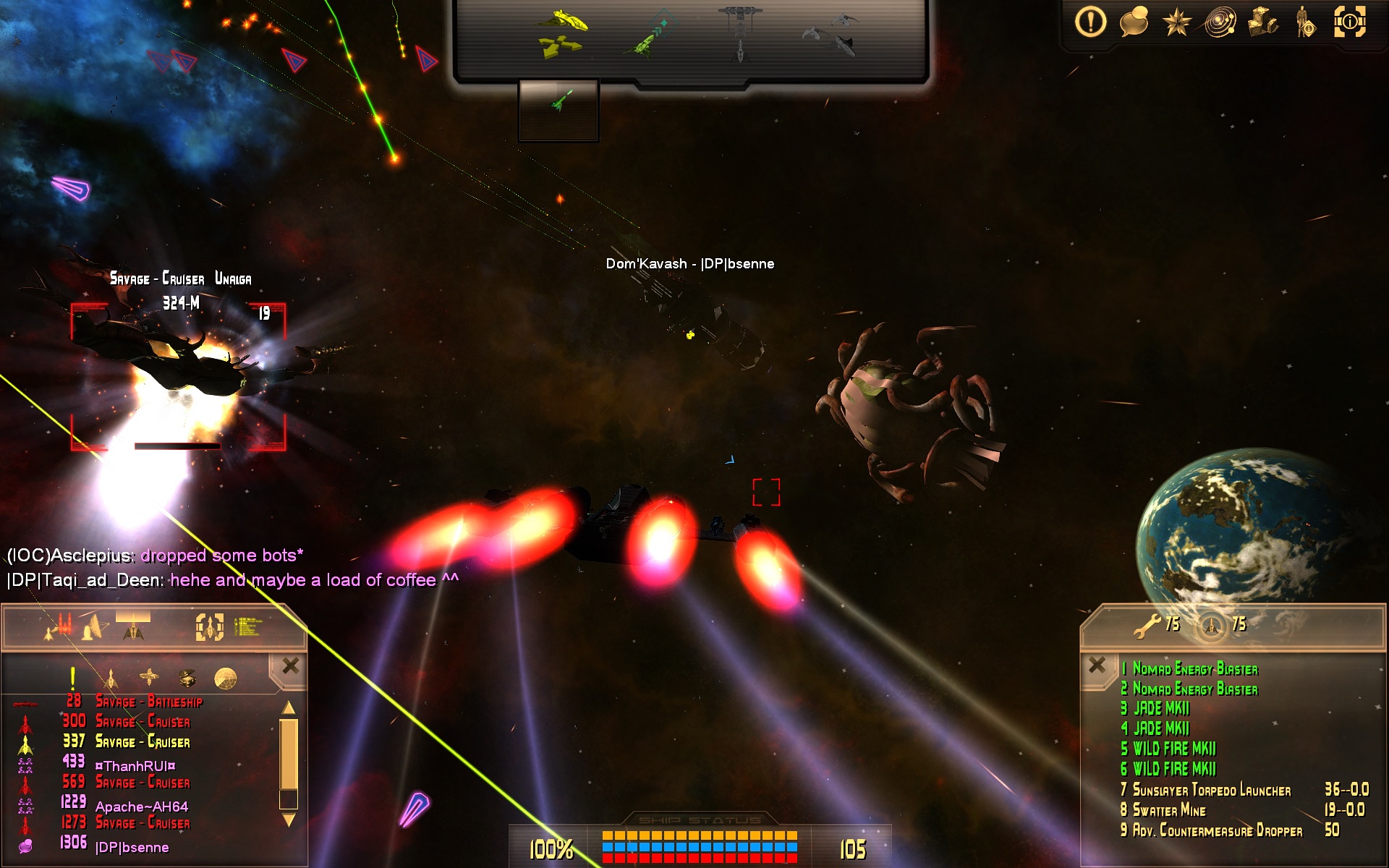
Task: Open the cargo crates inventory icon
Action: (x=1263, y=22)
